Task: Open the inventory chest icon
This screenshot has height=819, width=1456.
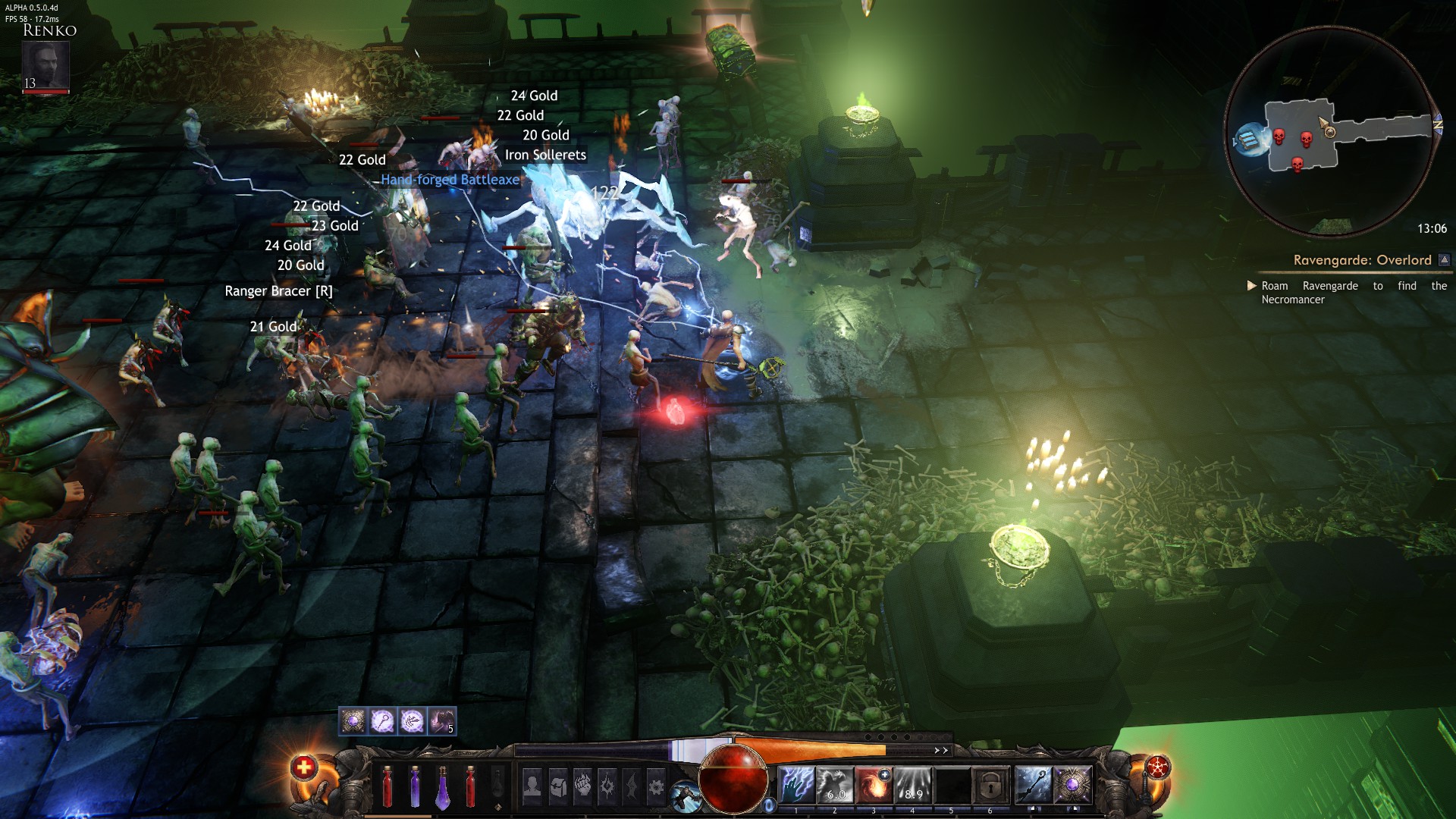Action: [559, 785]
